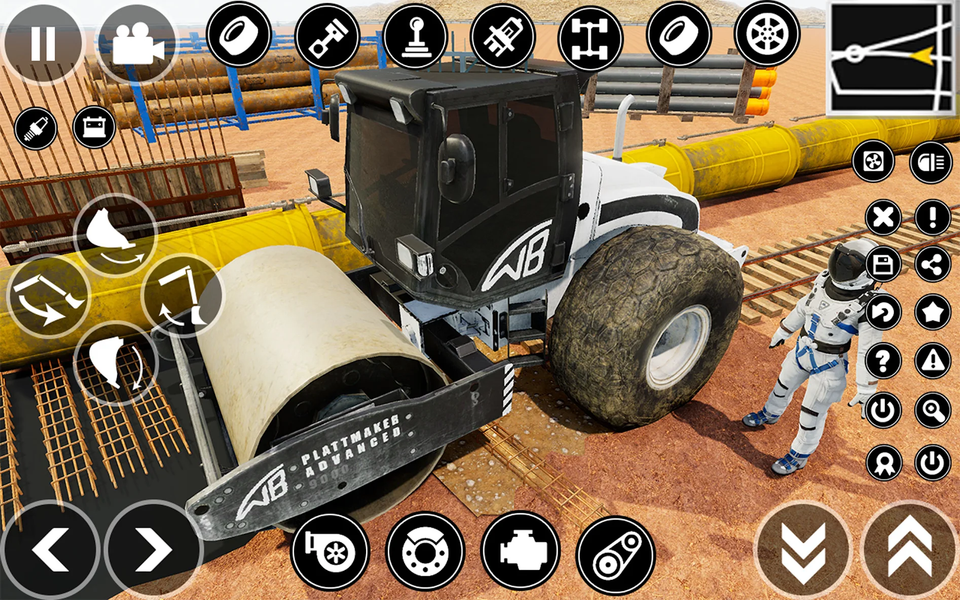Toggle the headlights
The image size is (960, 600).
pyautogui.click(x=932, y=163)
